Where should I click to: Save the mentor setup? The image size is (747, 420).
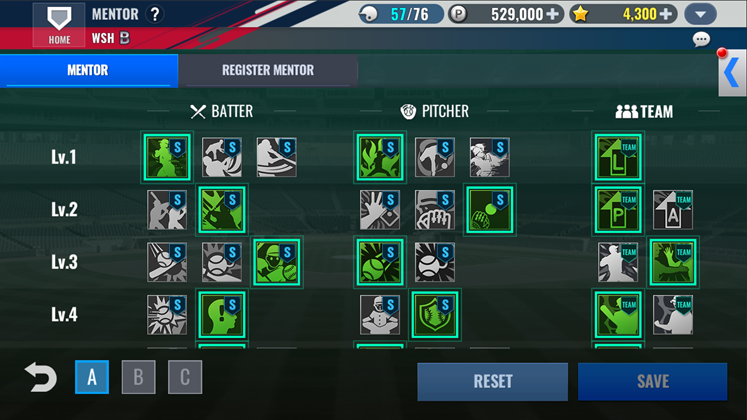pos(652,381)
